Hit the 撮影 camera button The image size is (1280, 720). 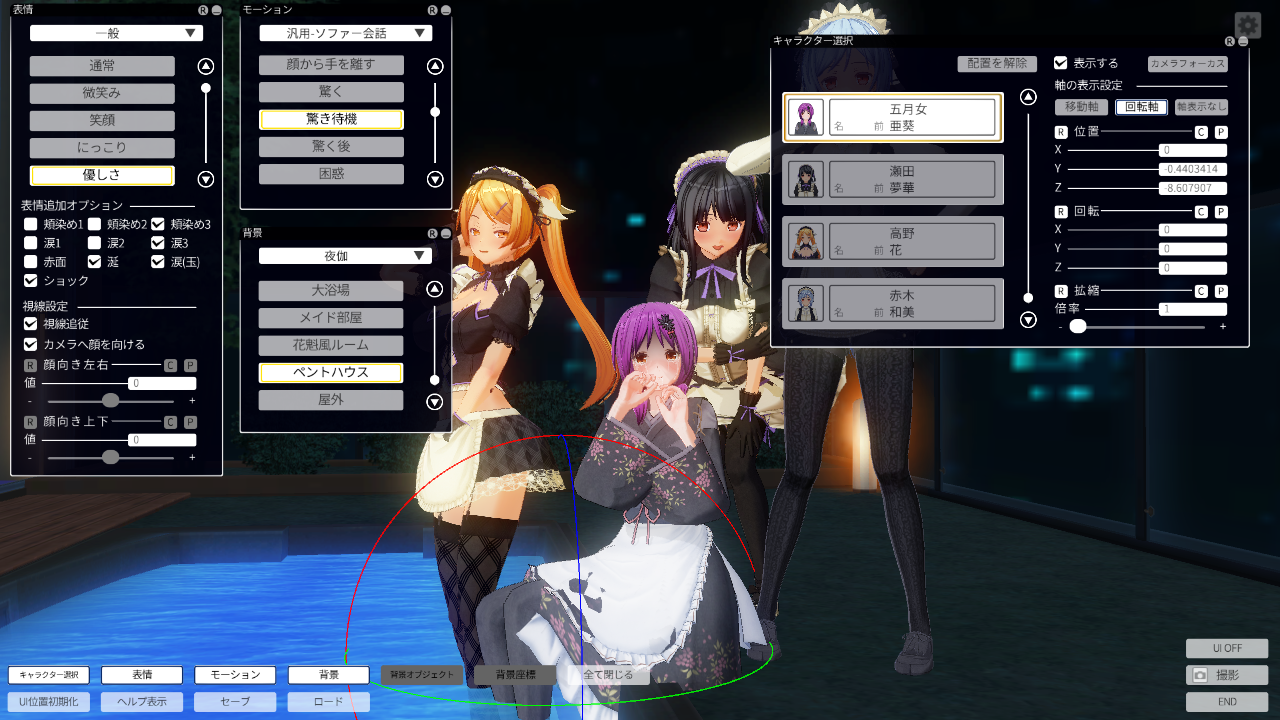[x=1227, y=676]
